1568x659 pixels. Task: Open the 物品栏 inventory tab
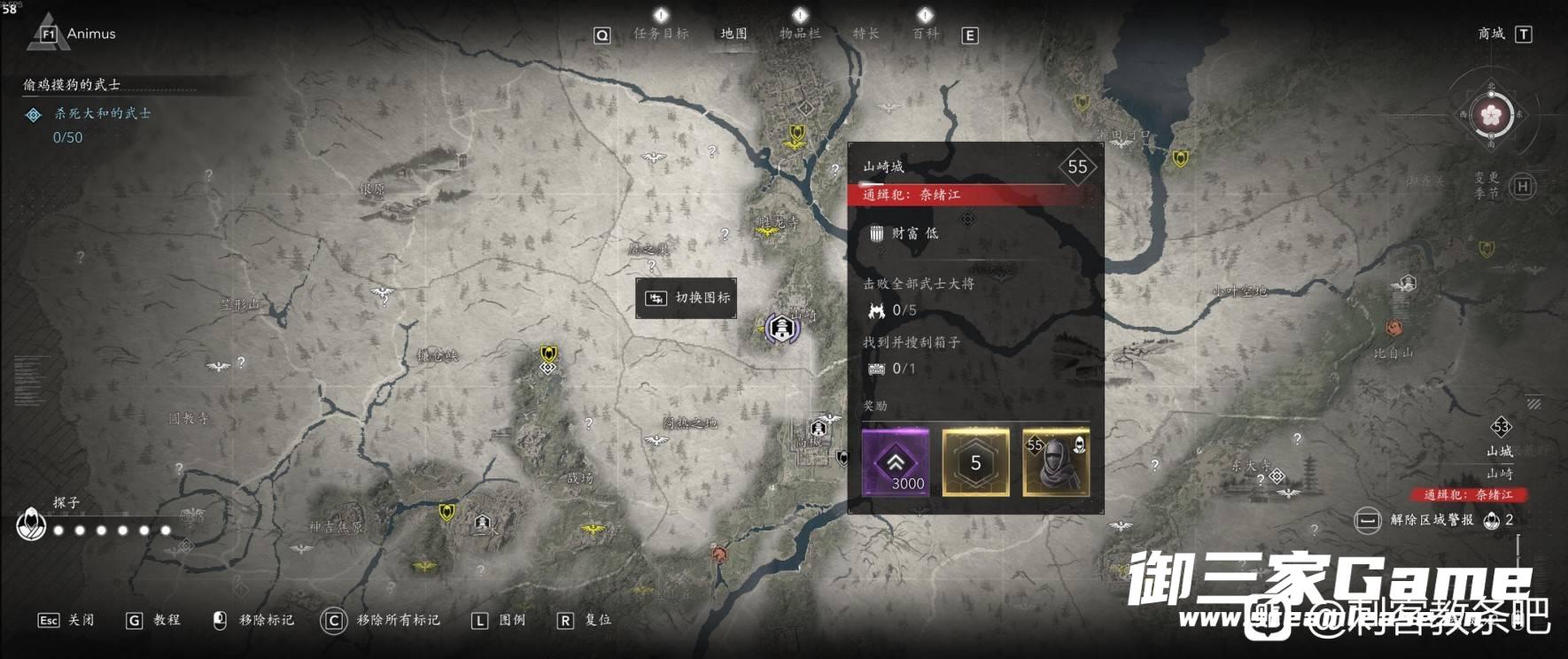click(799, 34)
